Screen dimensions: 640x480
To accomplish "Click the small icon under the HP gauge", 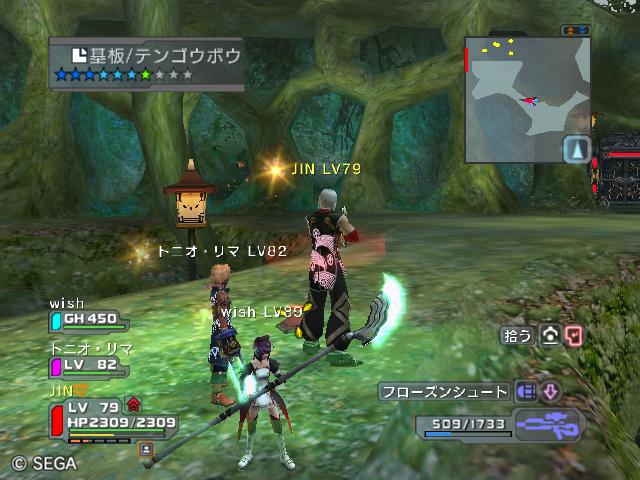I will point(146,449).
